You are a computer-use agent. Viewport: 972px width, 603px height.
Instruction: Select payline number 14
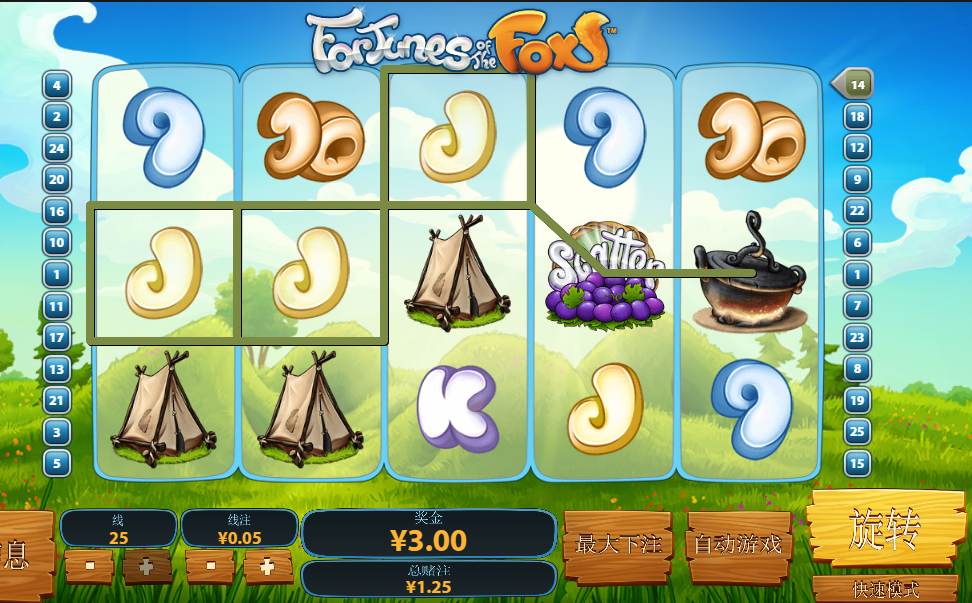[x=856, y=84]
